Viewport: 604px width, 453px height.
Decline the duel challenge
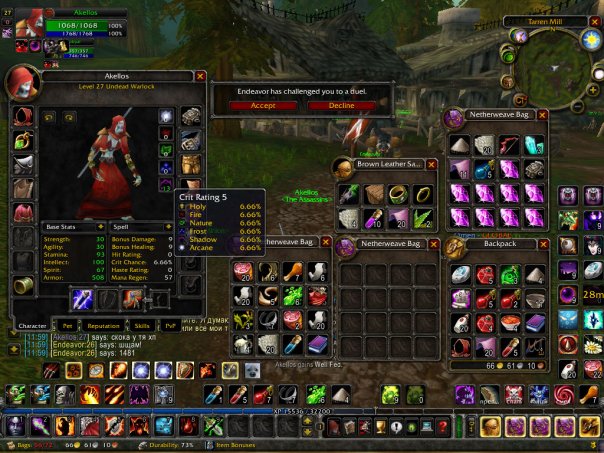click(x=341, y=105)
